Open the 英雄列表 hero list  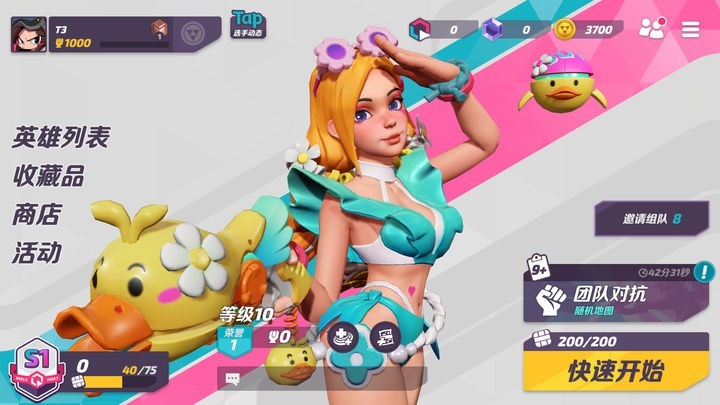(x=61, y=138)
